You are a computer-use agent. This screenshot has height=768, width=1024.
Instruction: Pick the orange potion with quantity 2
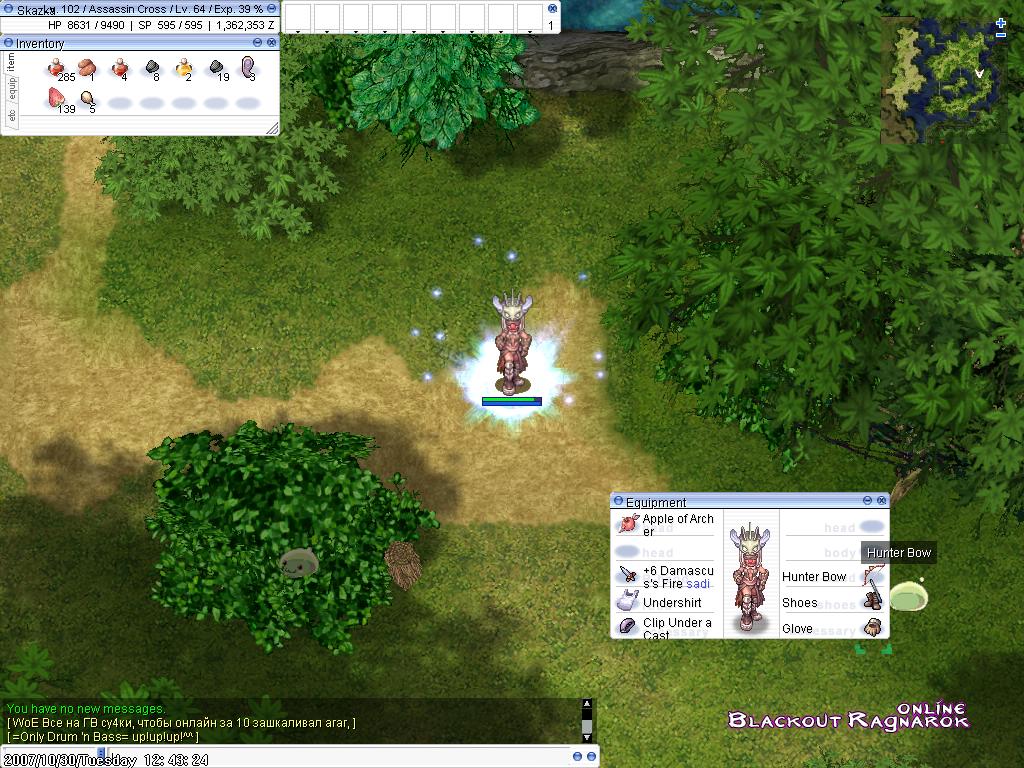pyautogui.click(x=184, y=68)
